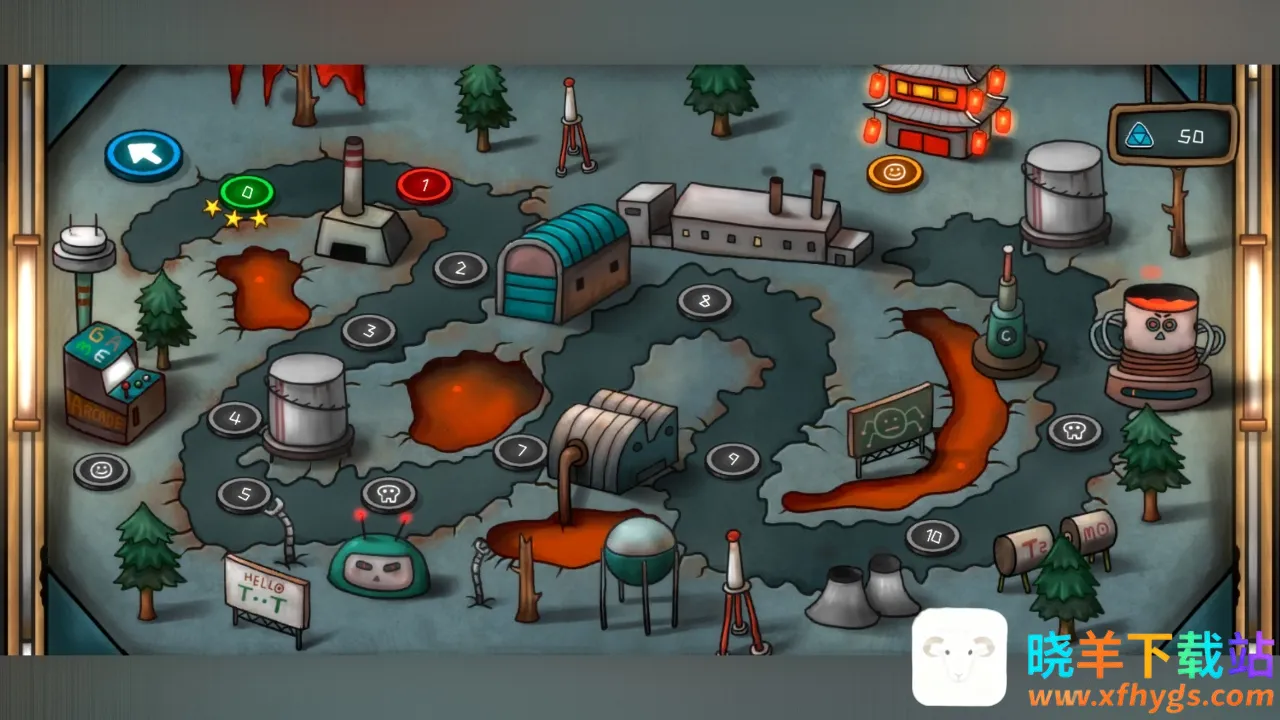Image resolution: width=1280 pixels, height=720 pixels.
Task: Open the level 4 node
Action: pyautogui.click(x=235, y=418)
